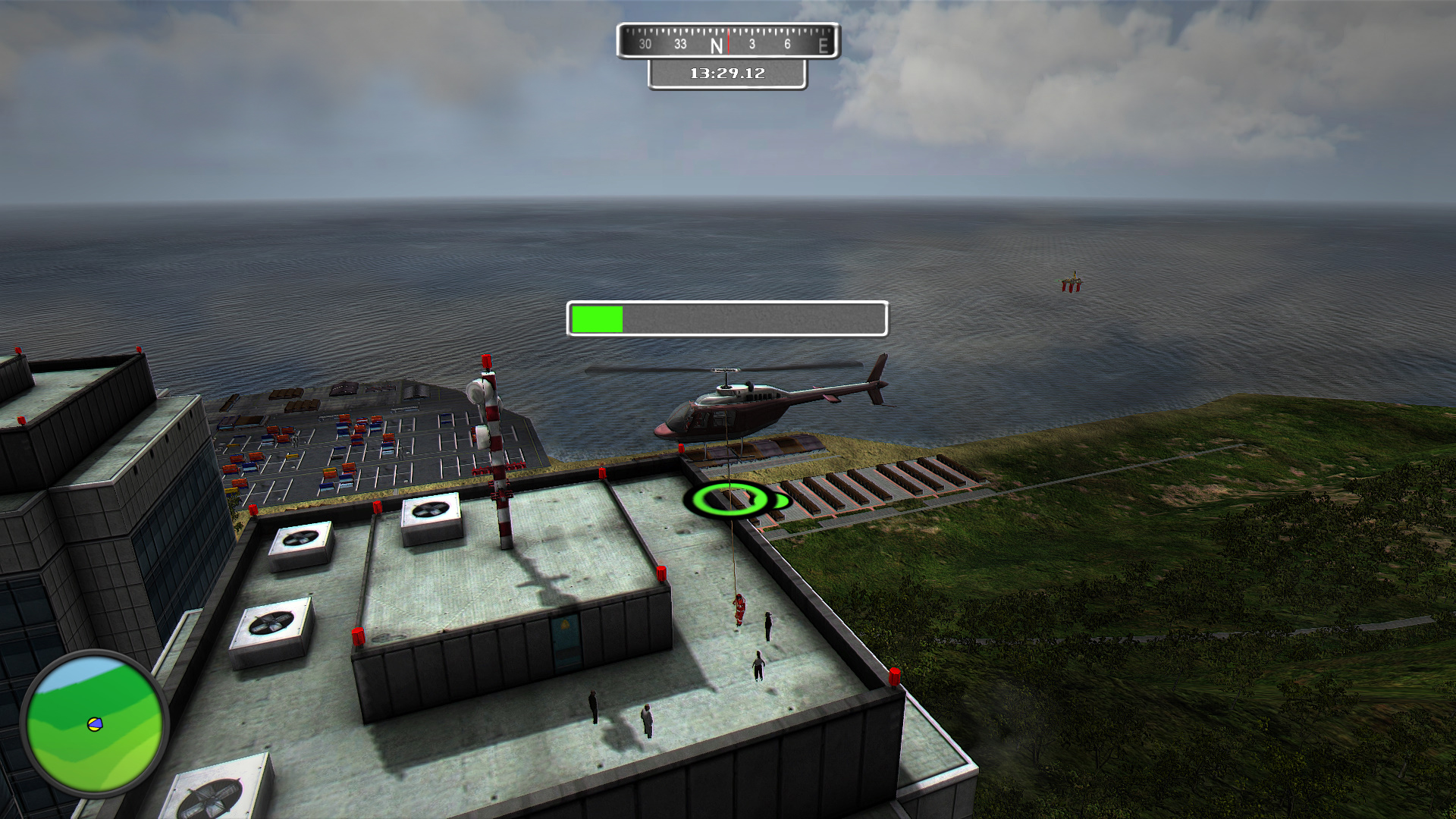Click the E marking on the compass tape
Viewport: 1456px width, 819px height.
[x=824, y=45]
